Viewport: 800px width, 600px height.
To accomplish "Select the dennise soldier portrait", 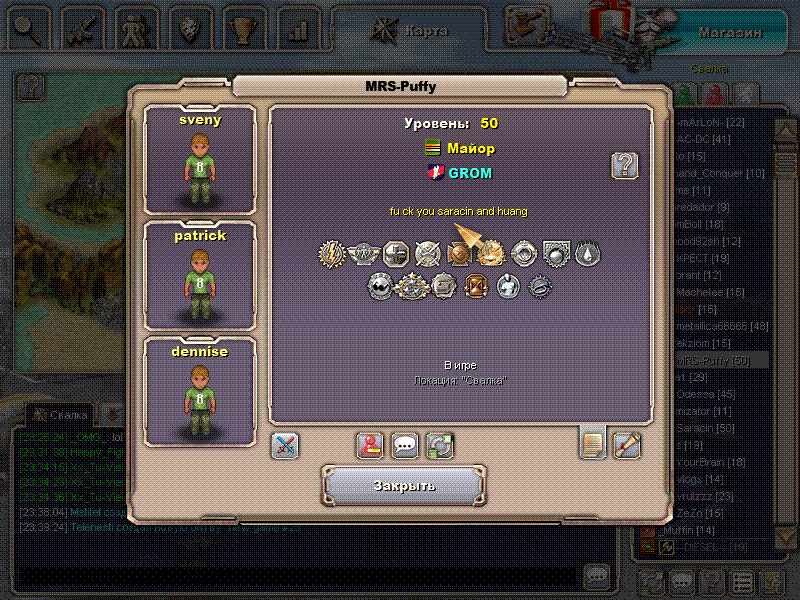I will tap(200, 391).
